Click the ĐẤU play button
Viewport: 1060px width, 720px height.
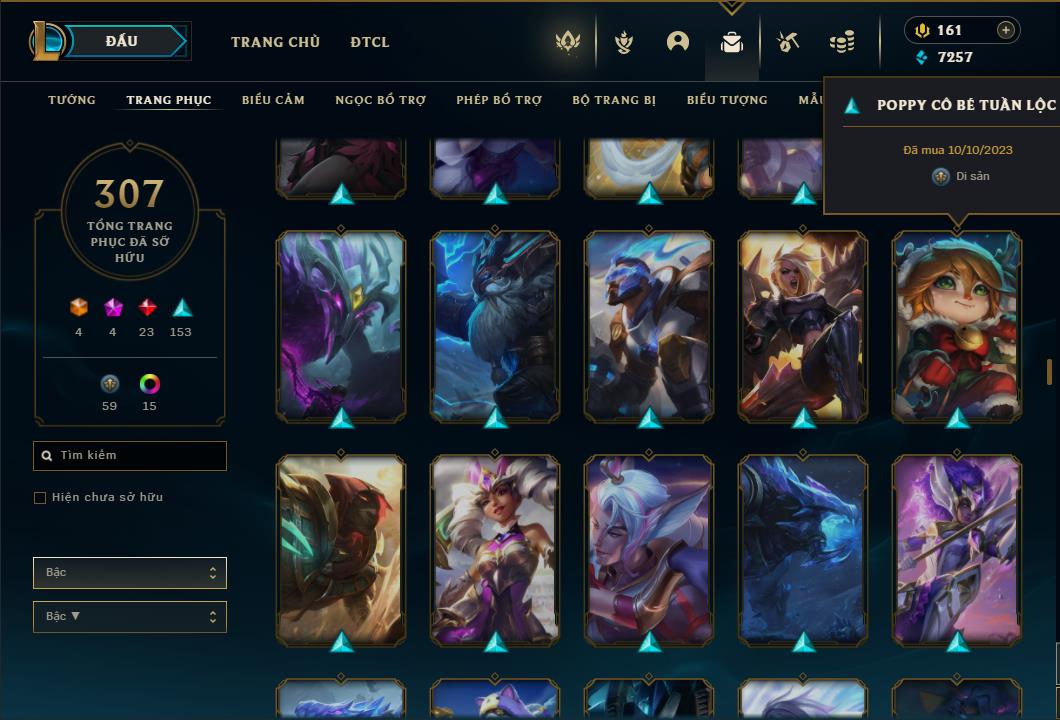(122, 41)
